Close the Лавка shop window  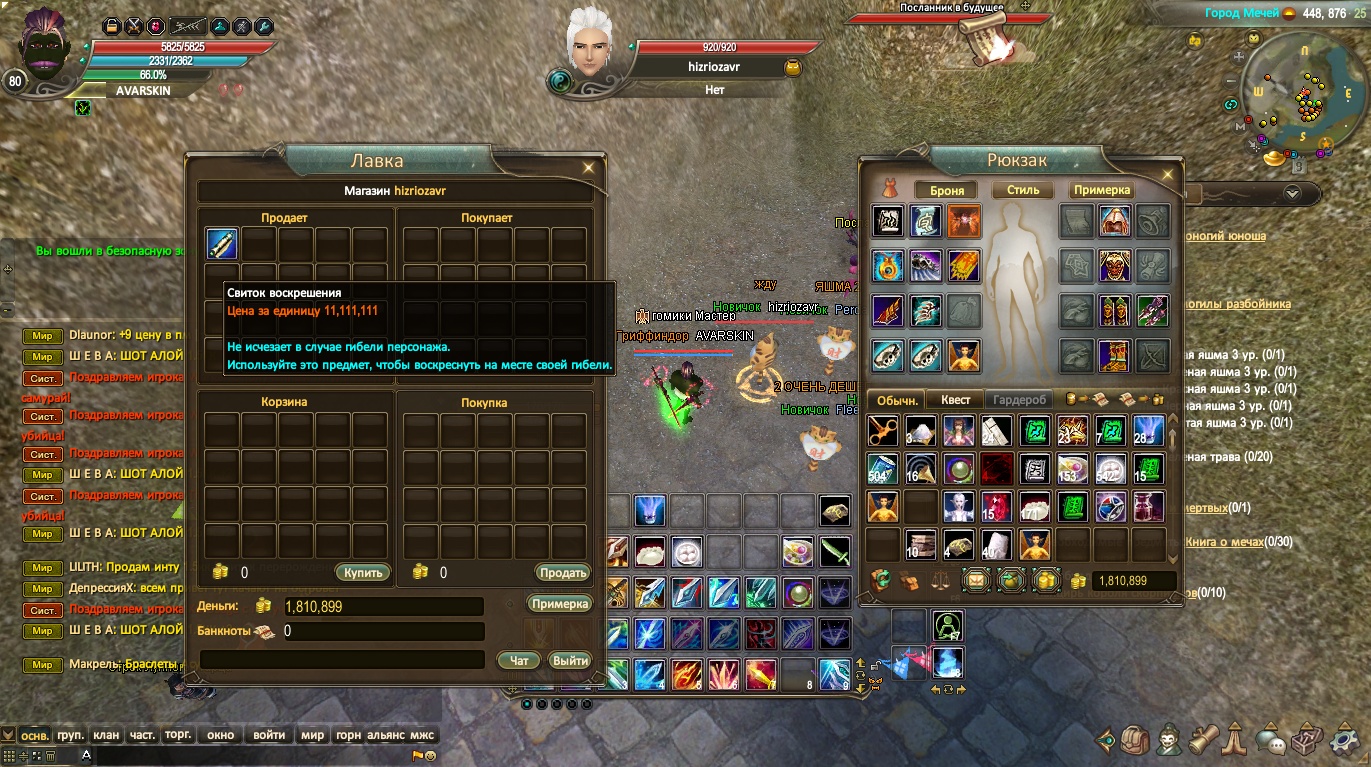point(589,168)
